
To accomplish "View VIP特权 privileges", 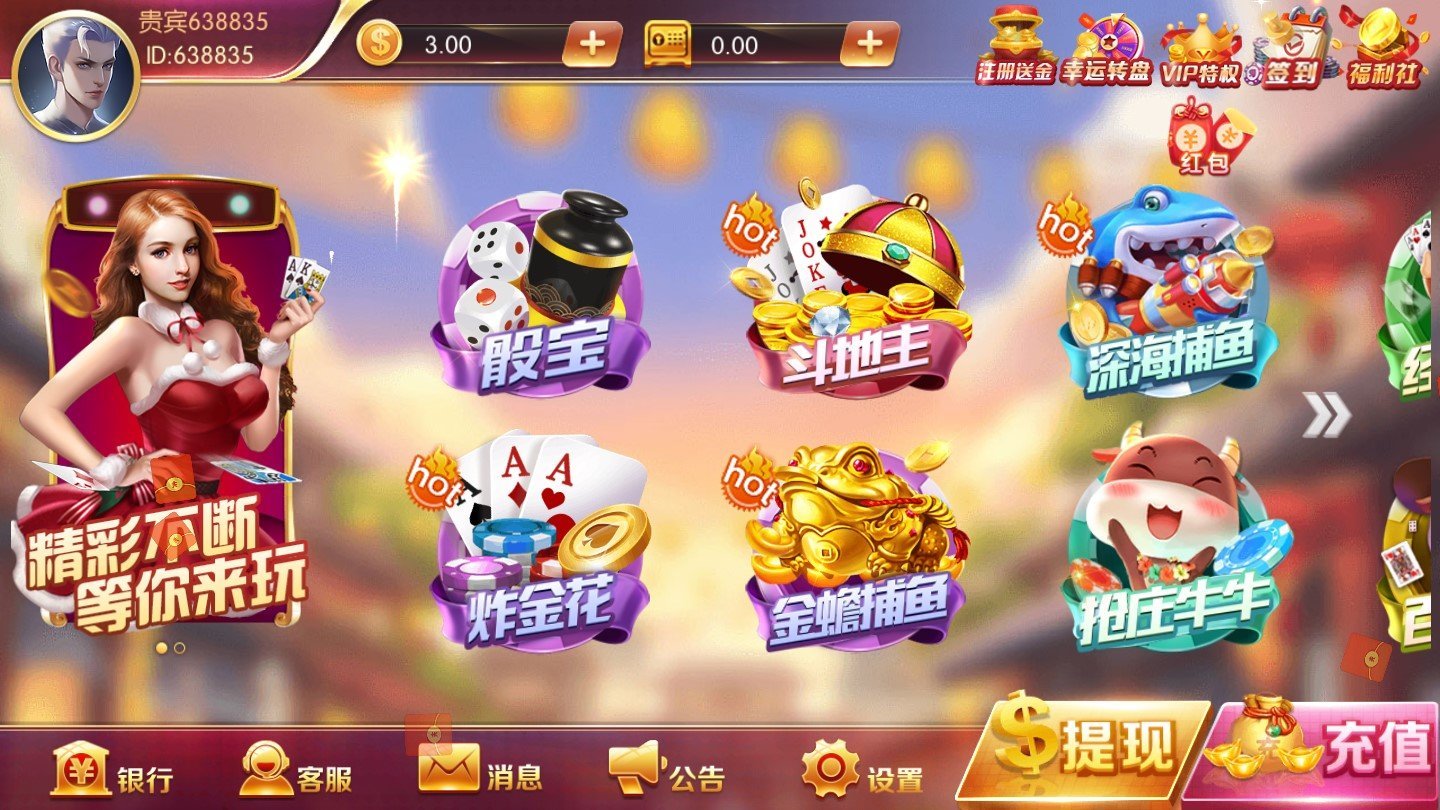I will [x=1200, y=45].
